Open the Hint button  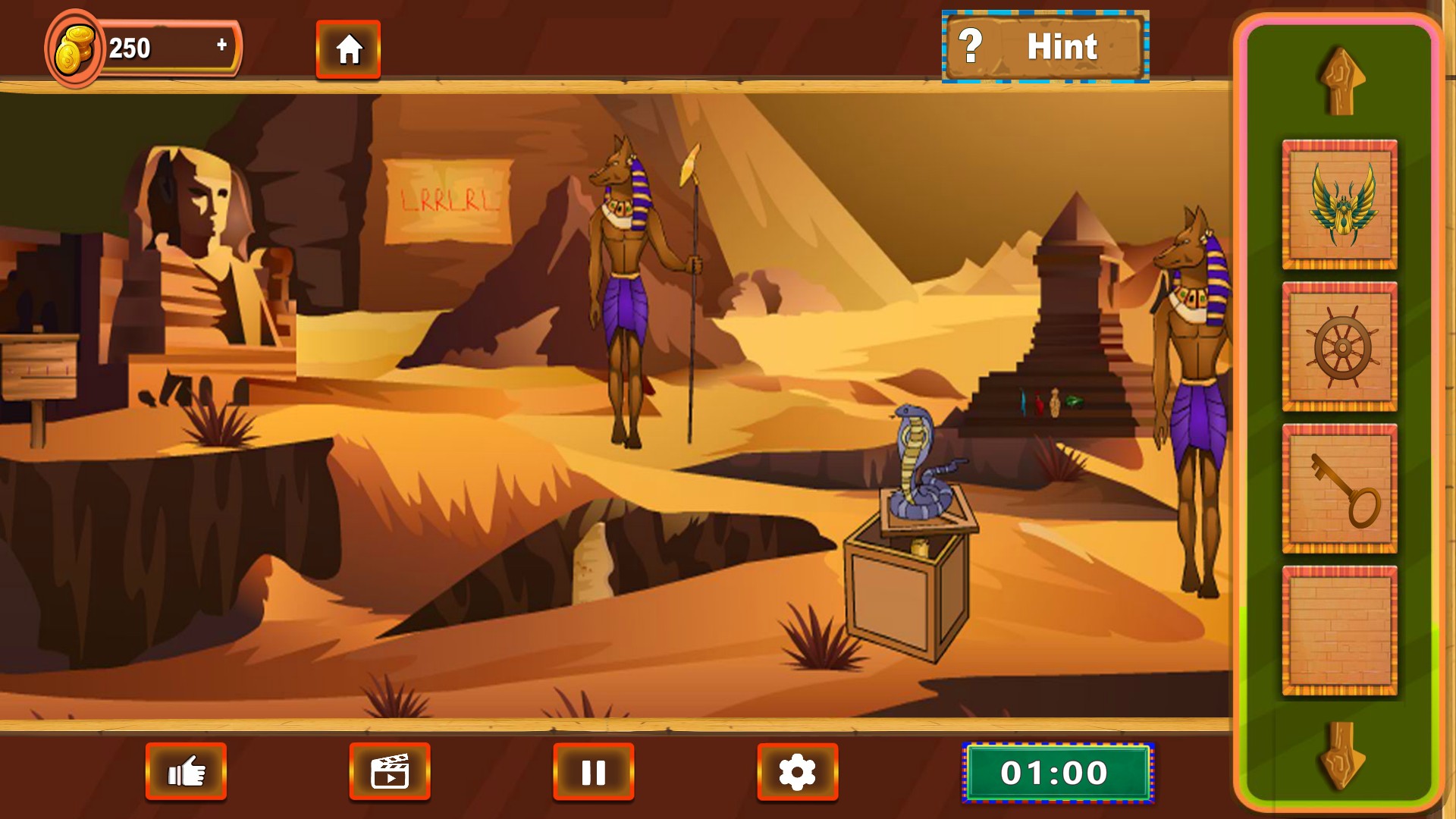(1045, 47)
